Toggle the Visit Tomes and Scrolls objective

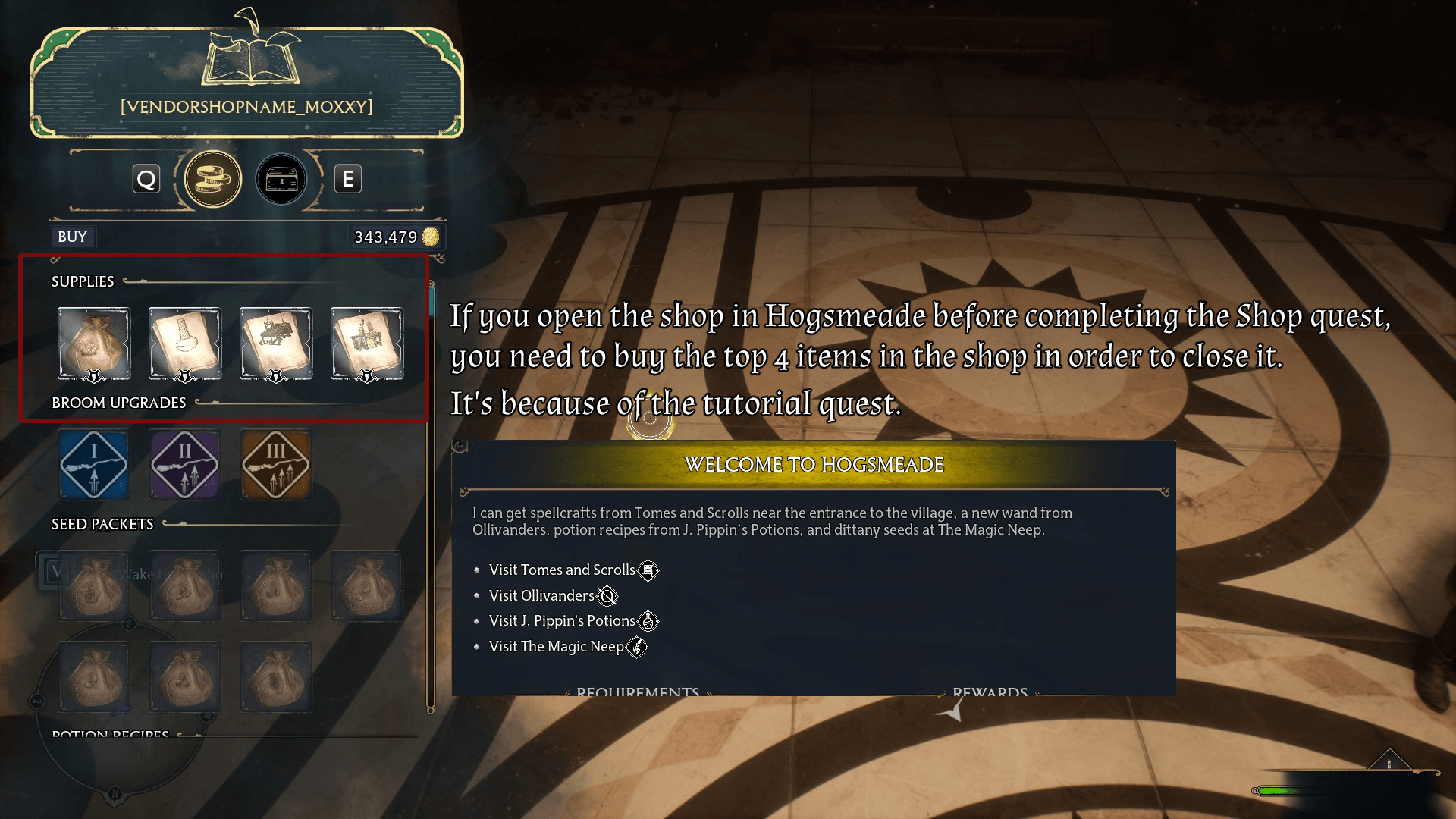click(x=562, y=570)
